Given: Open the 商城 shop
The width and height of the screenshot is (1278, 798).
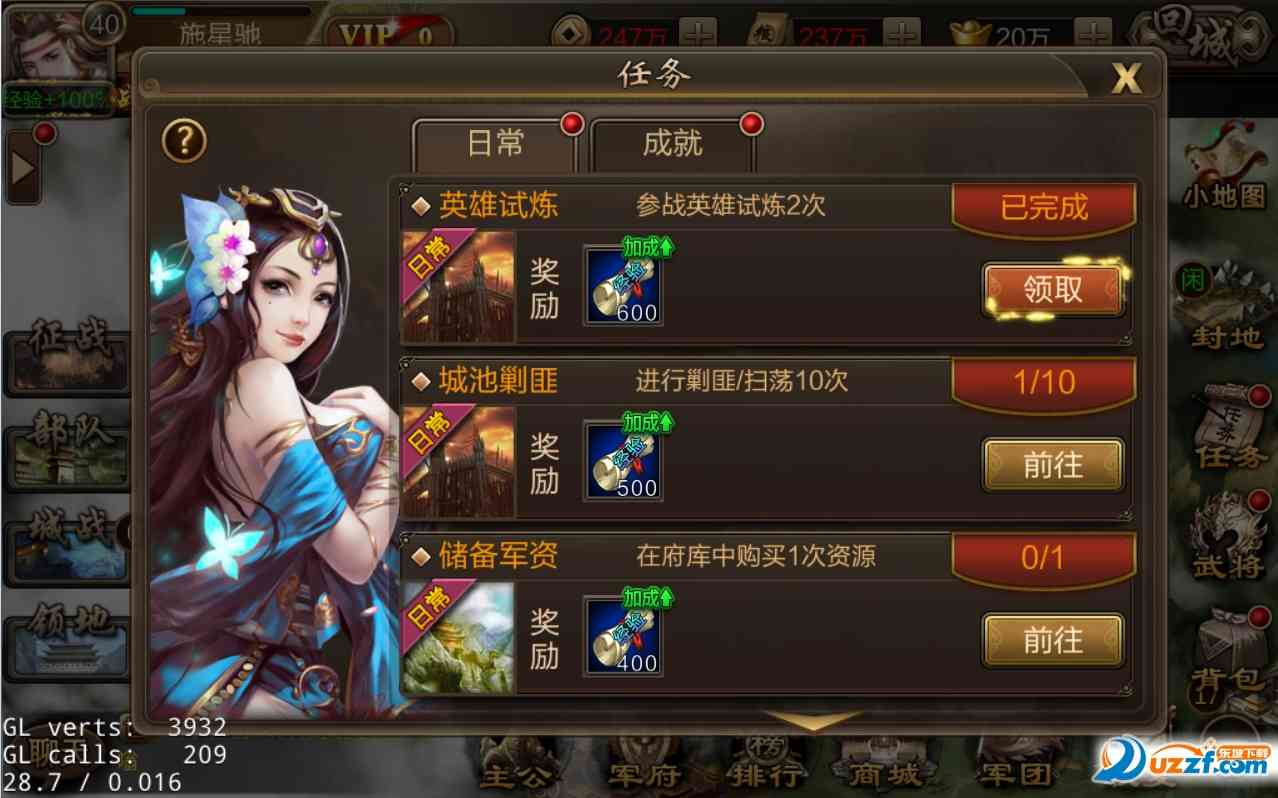Looking at the screenshot, I should coord(884,768).
